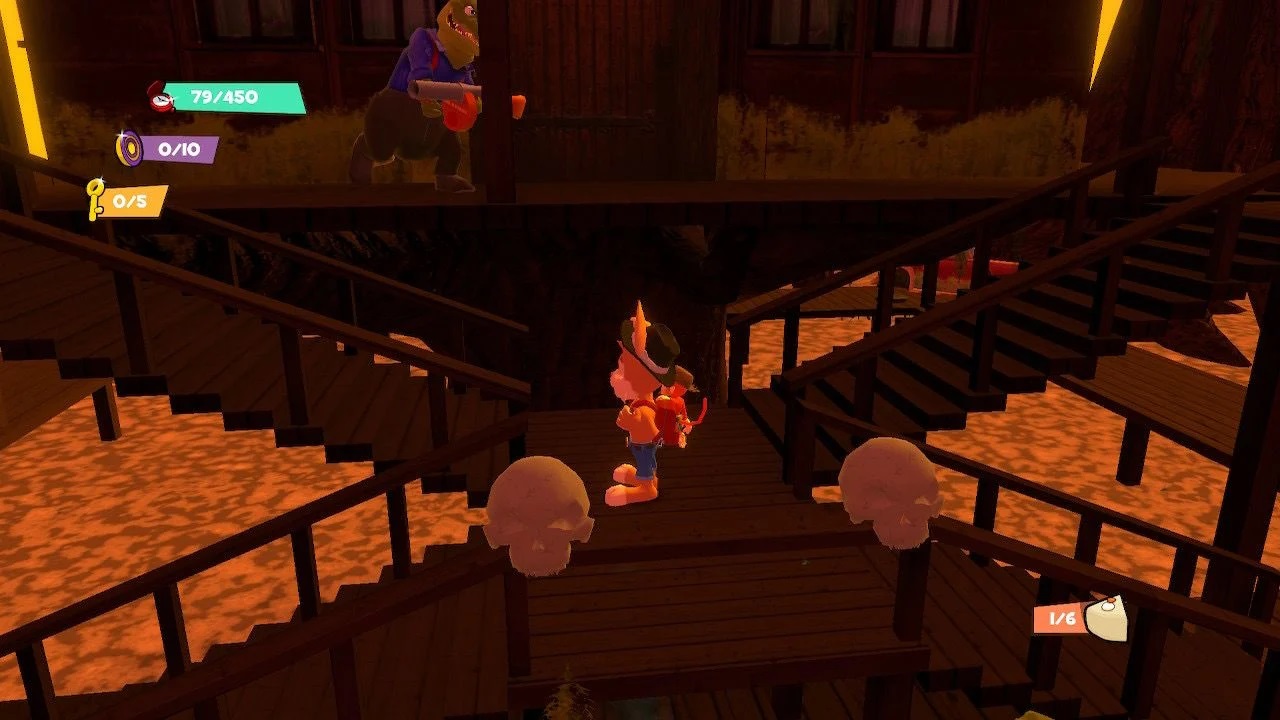Image resolution: width=1280 pixels, height=720 pixels.
Task: Select the cream cake slice icon
Action: coord(1105,619)
